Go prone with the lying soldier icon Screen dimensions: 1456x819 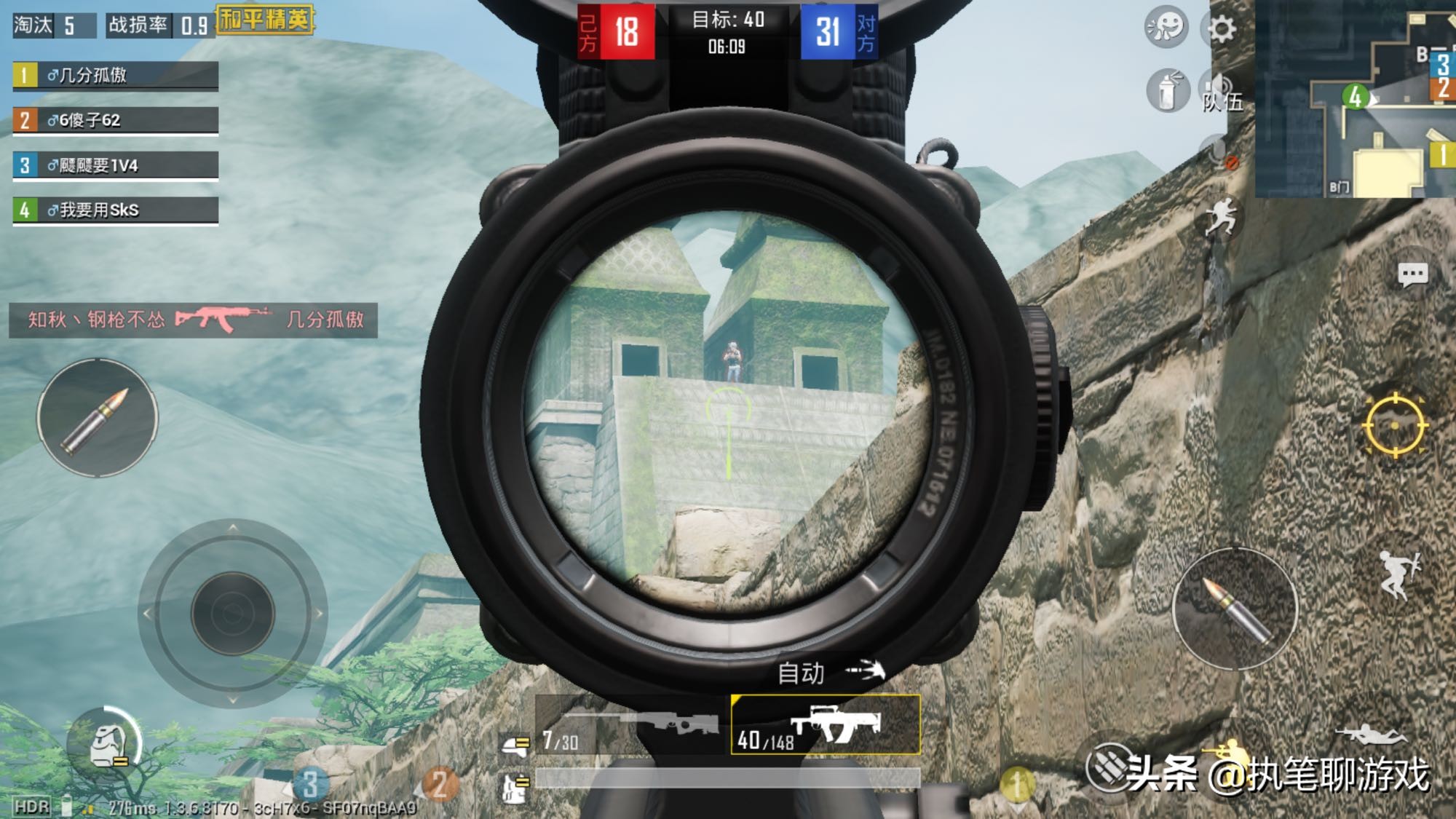[x=1369, y=734]
